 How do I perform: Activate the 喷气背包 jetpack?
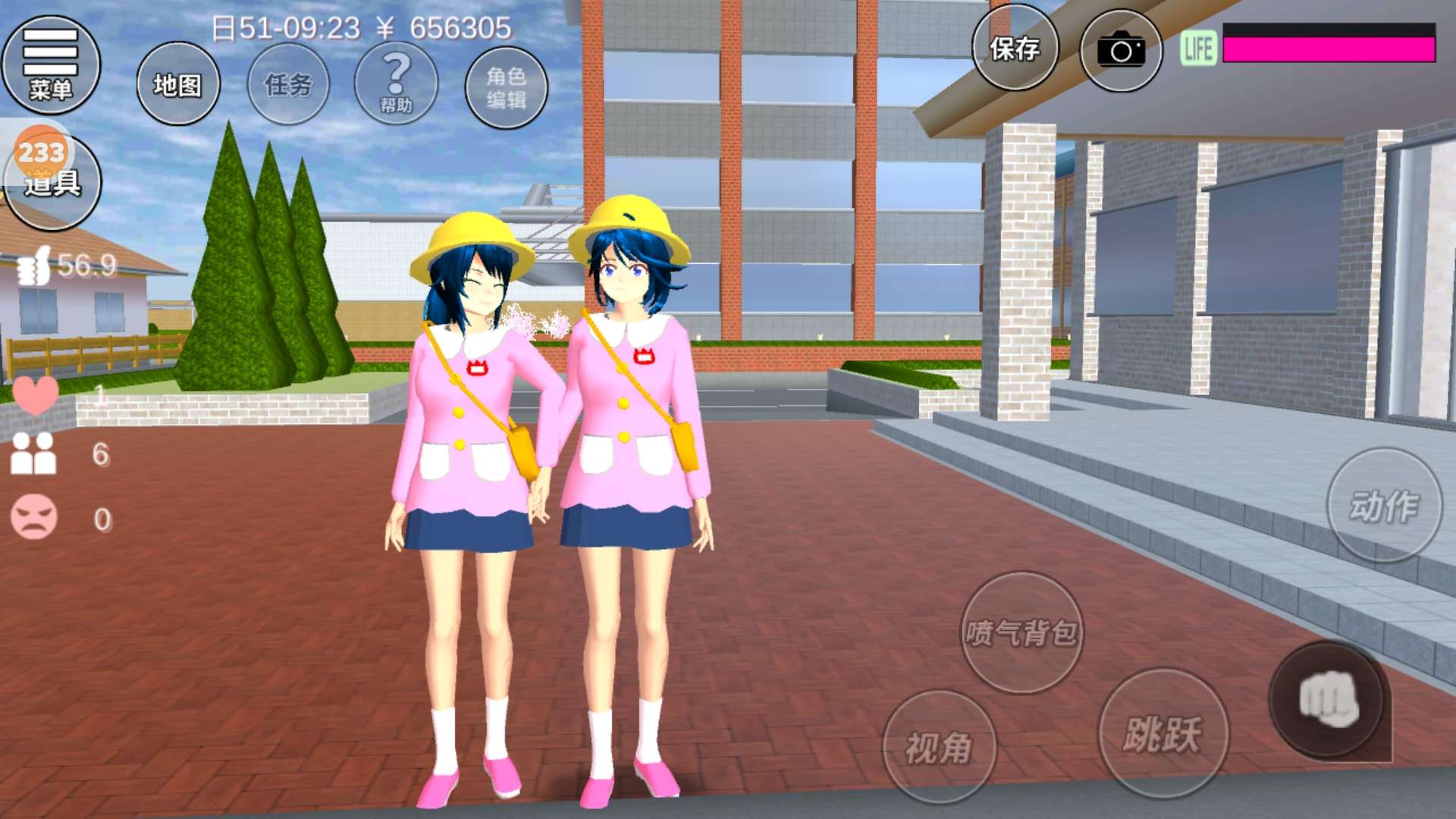click(x=1021, y=632)
